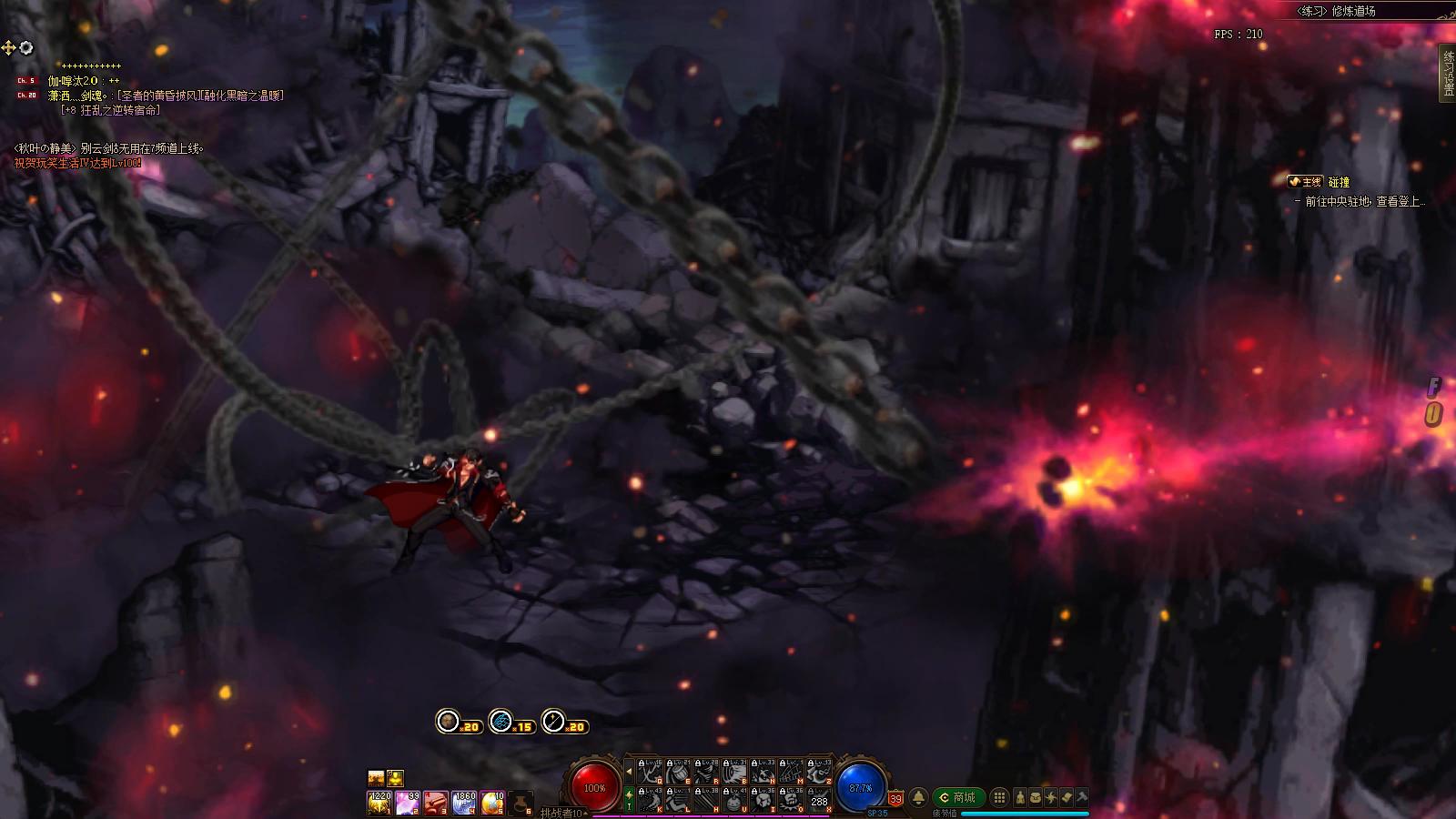This screenshot has height=819, width=1456.
Task: Click the chat window gear settings icon
Action: (x=26, y=48)
